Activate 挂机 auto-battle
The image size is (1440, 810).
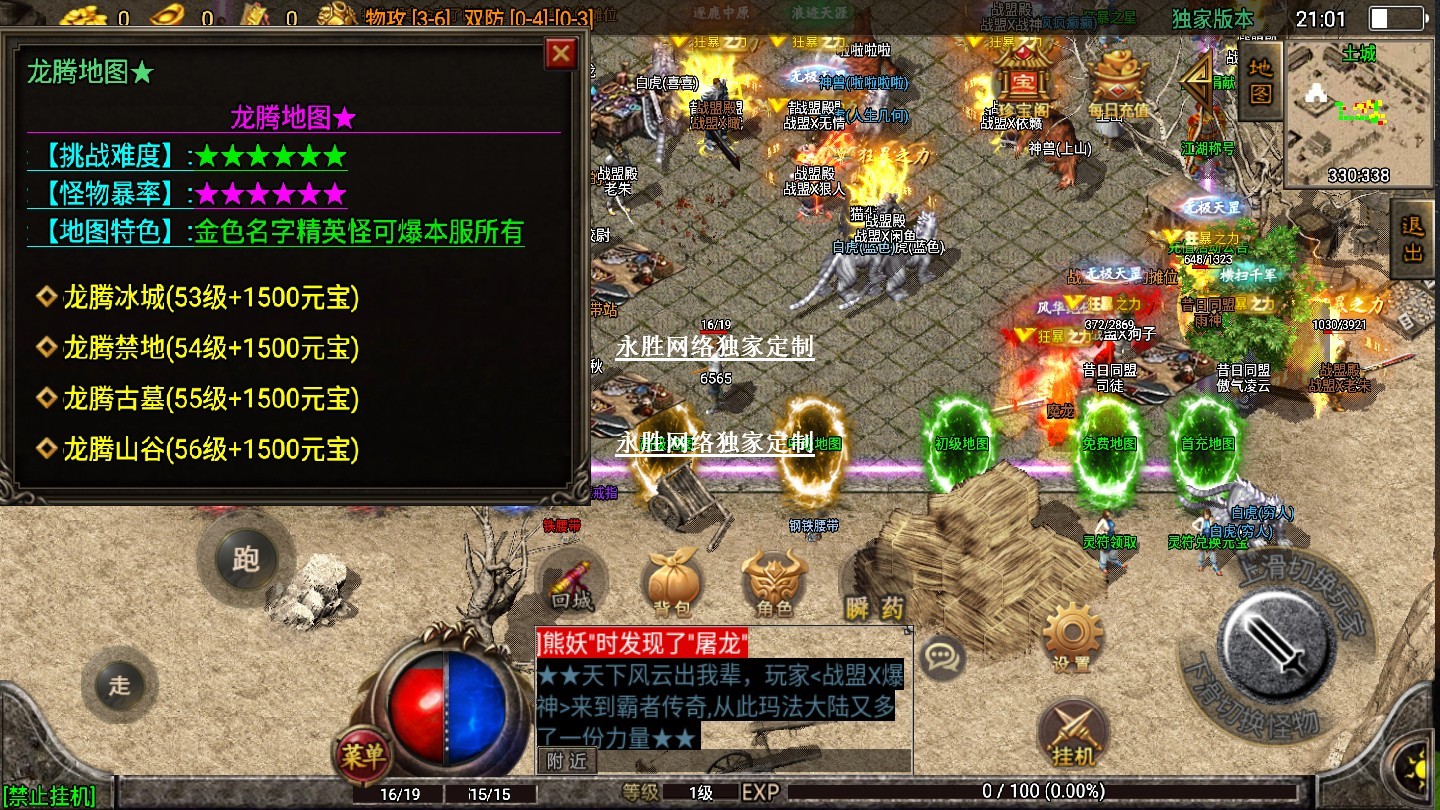point(1074,735)
